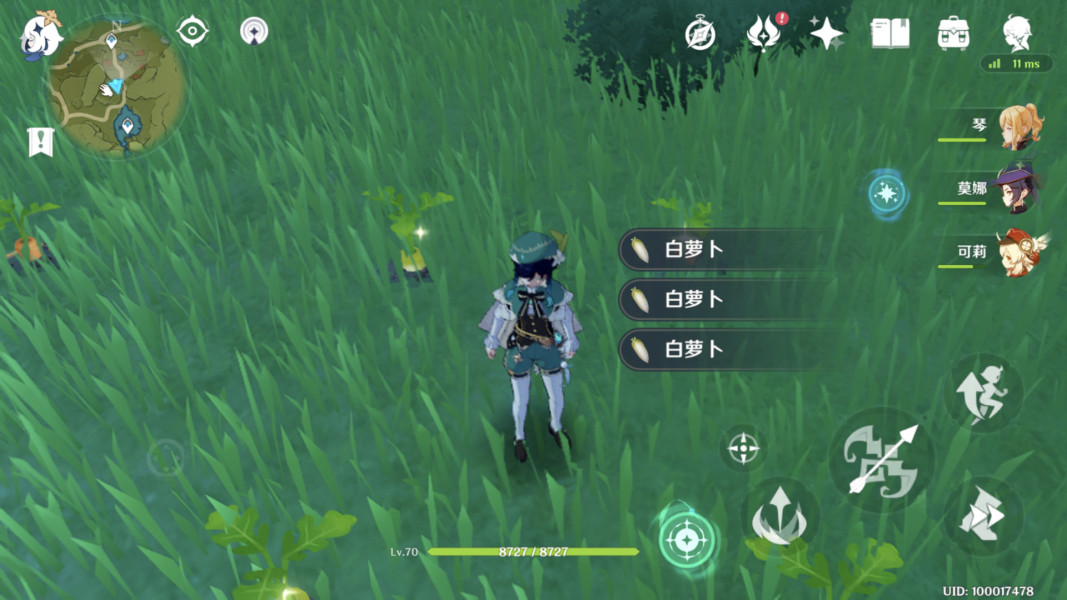
Task: Open the events compass icon
Action: click(700, 33)
